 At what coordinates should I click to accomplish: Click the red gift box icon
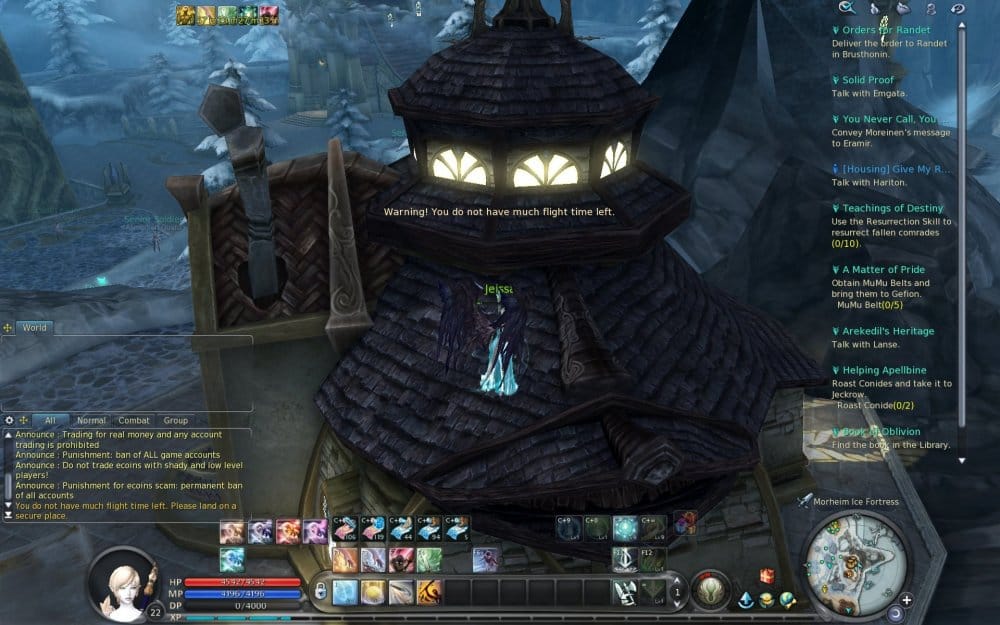coord(767,576)
